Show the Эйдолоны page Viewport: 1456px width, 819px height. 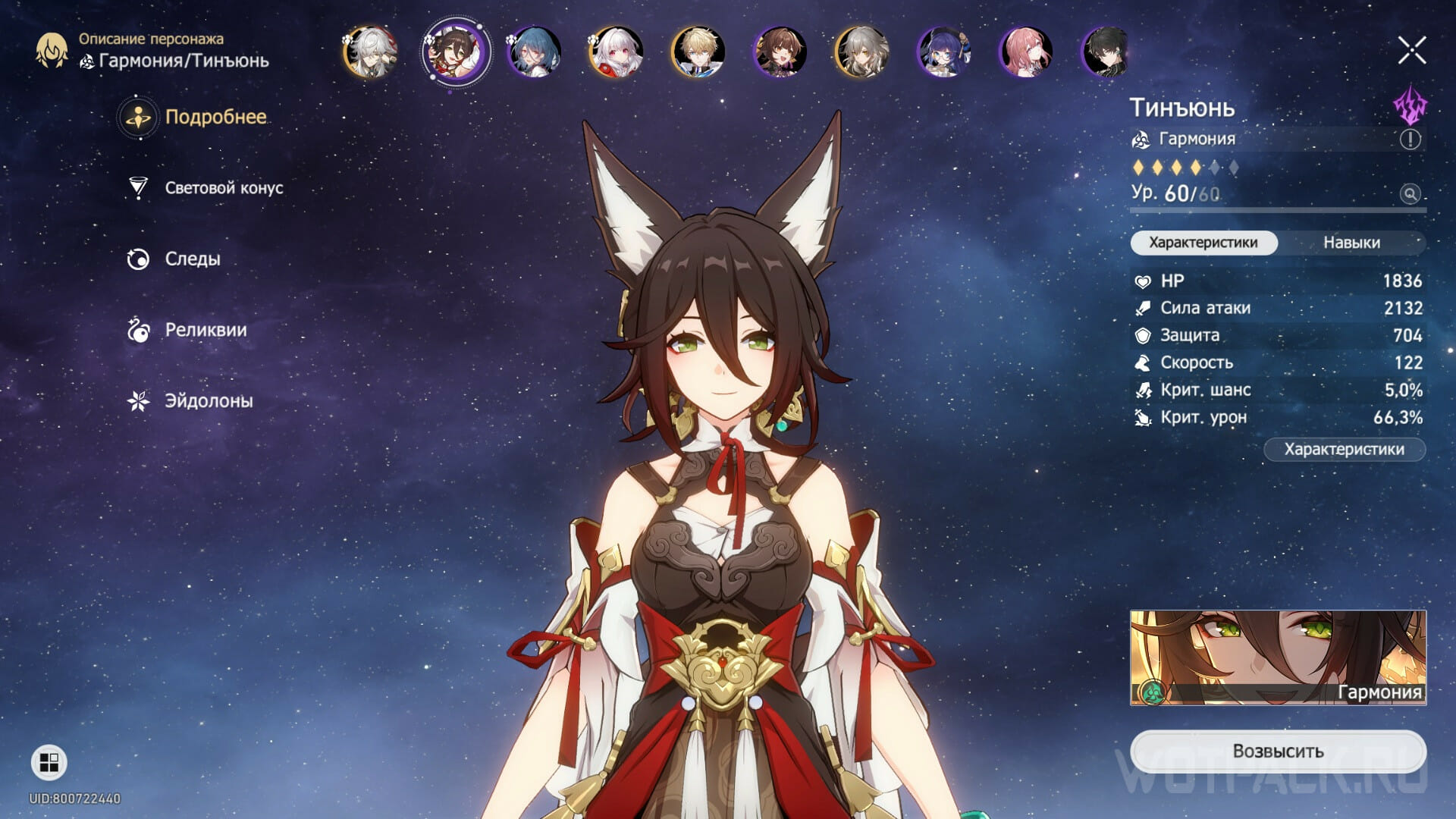click(208, 401)
